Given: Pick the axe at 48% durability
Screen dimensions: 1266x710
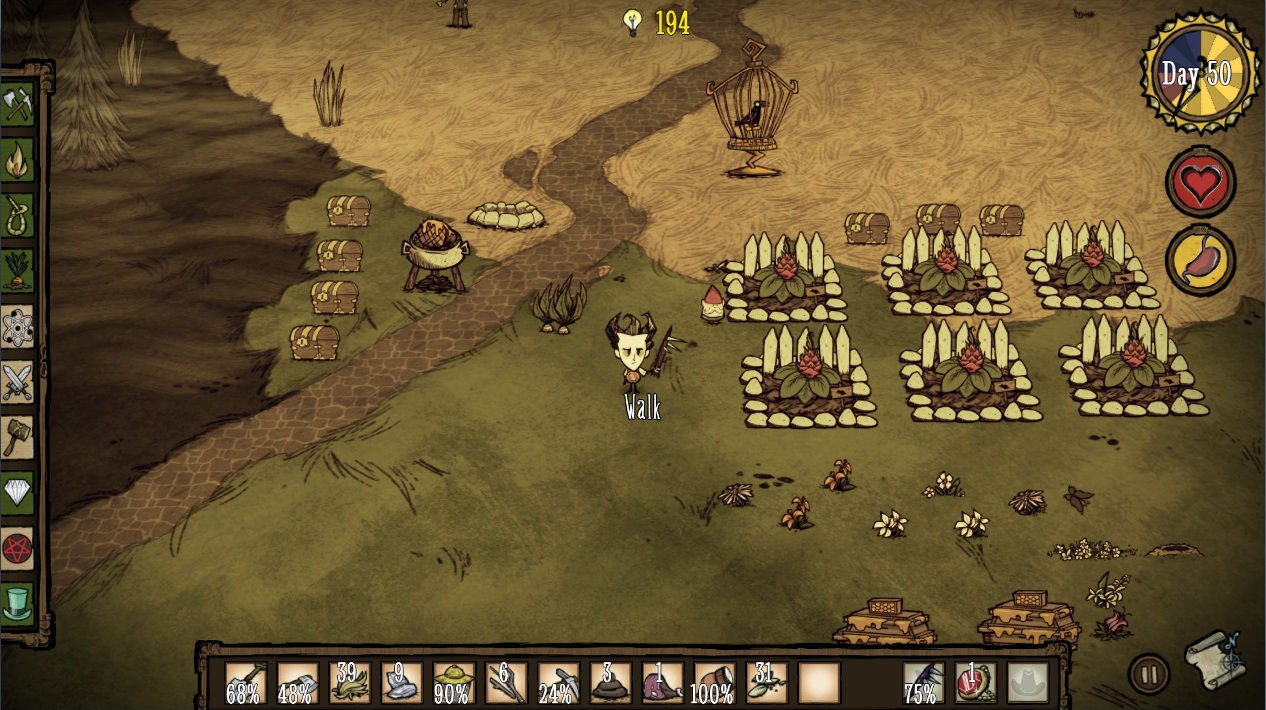Looking at the screenshot, I should point(297,682).
